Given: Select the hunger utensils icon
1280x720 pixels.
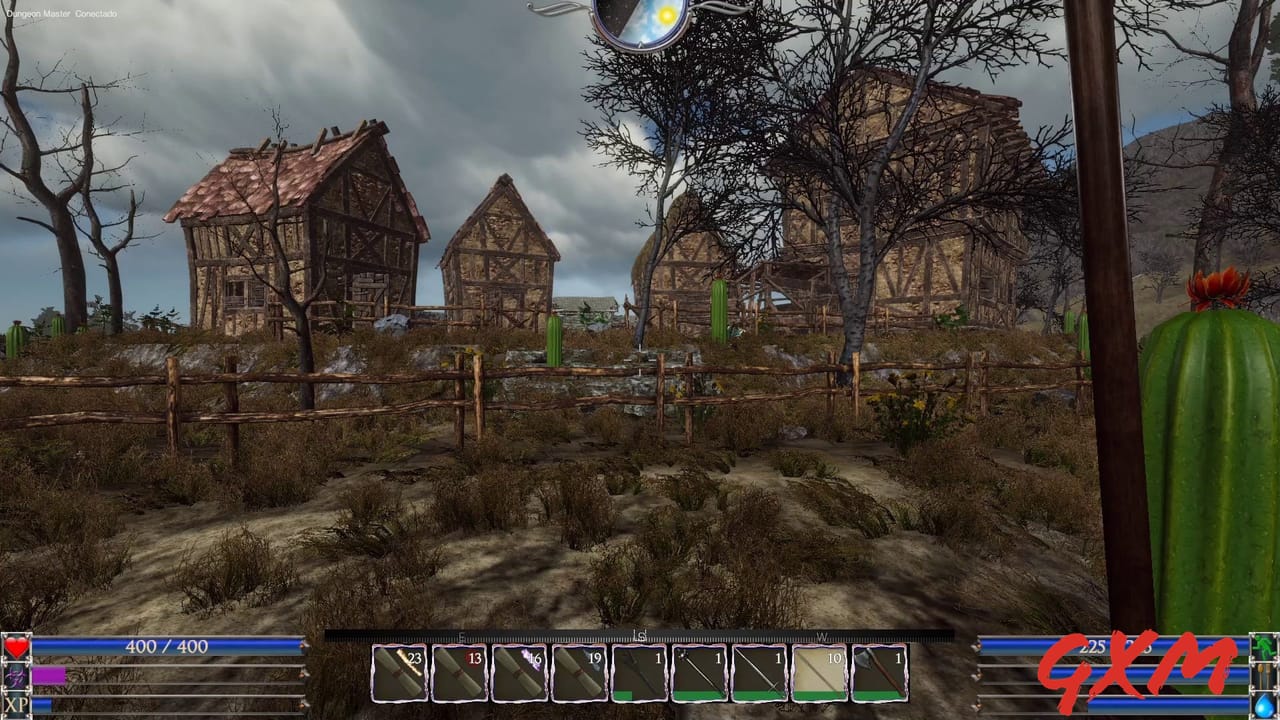Looking at the screenshot, I should pyautogui.click(x=1262, y=678).
